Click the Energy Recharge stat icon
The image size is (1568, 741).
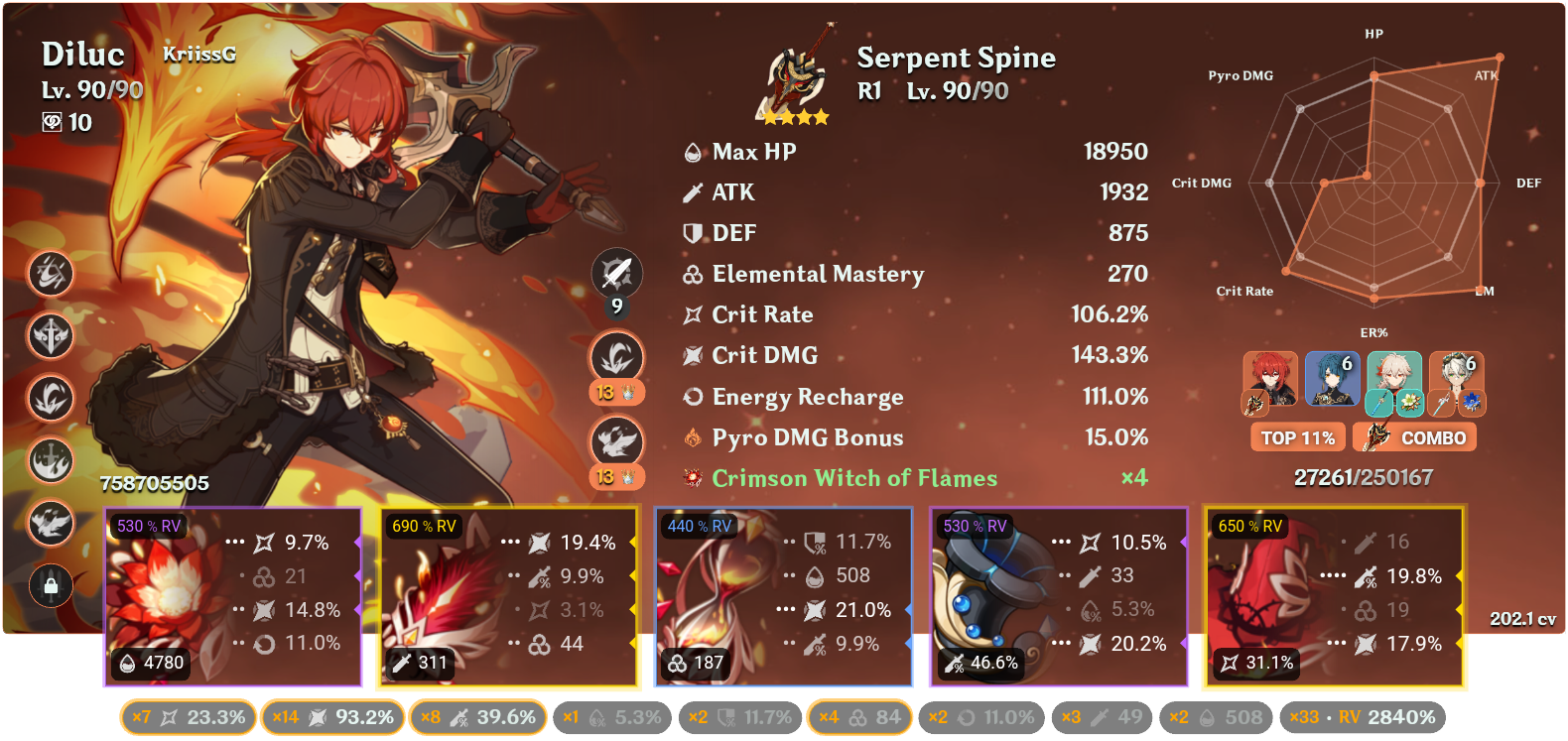[692, 397]
